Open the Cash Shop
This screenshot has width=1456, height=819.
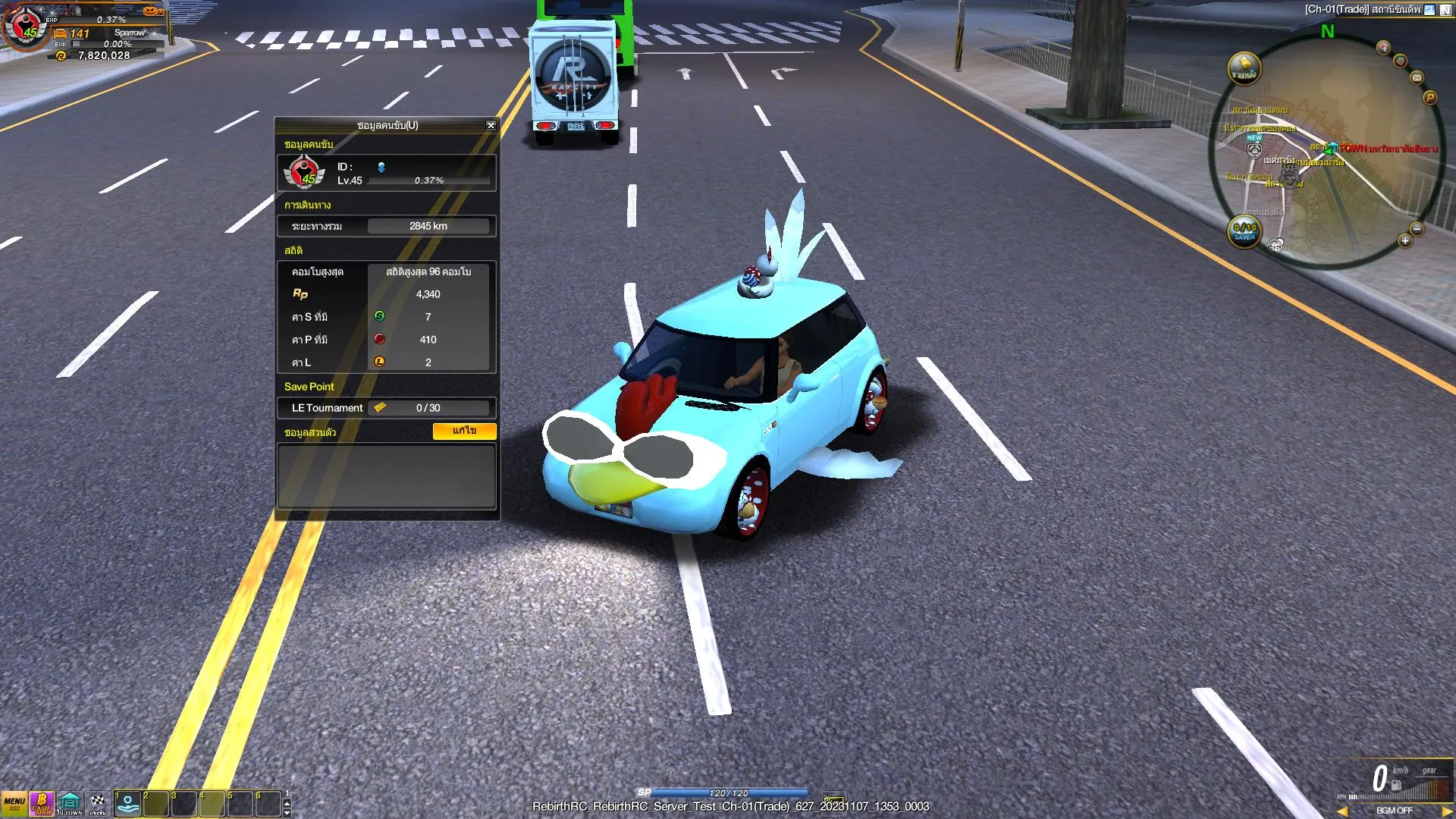click(42, 804)
